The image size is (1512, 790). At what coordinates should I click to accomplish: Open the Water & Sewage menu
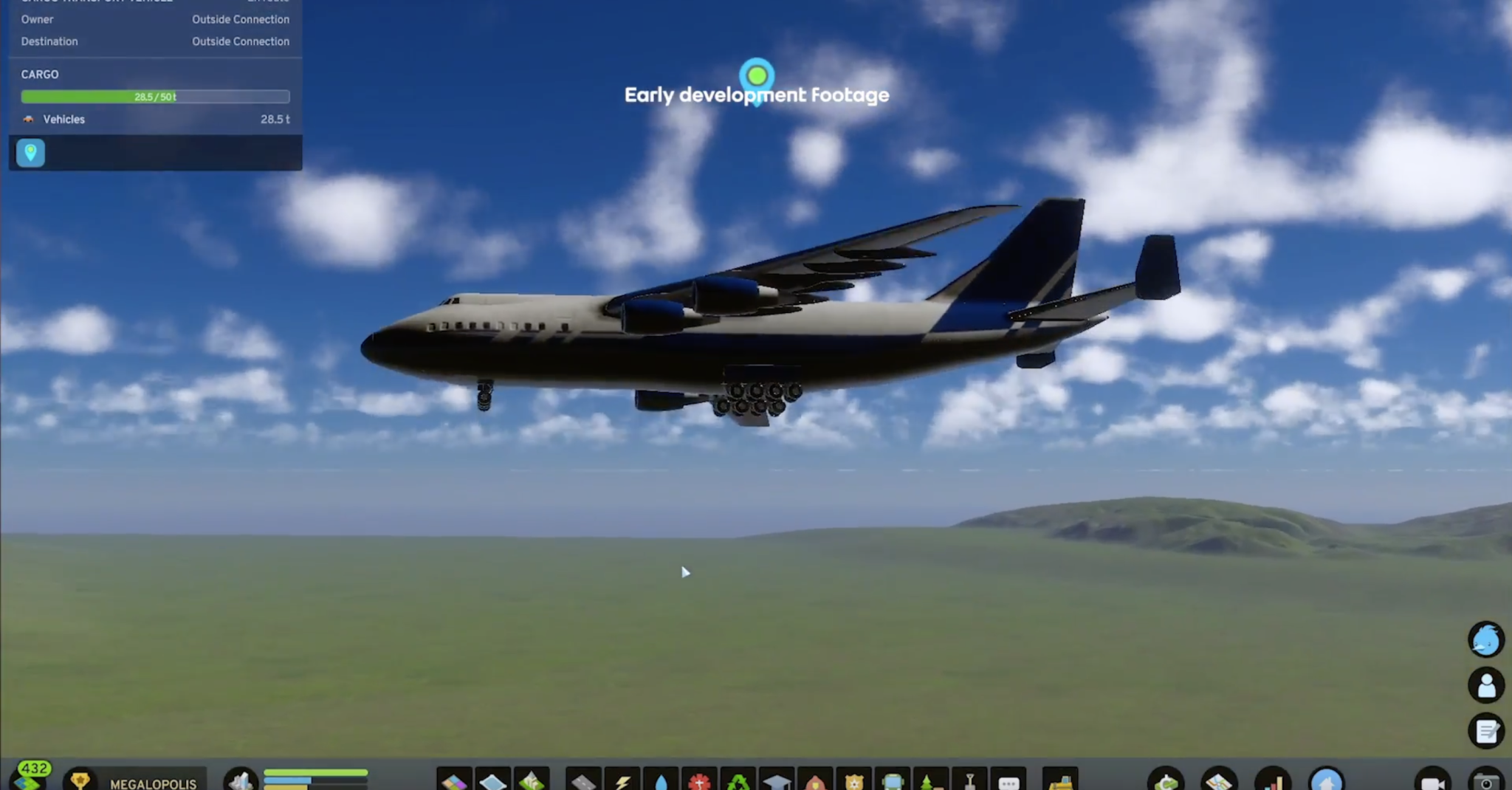(x=662, y=783)
